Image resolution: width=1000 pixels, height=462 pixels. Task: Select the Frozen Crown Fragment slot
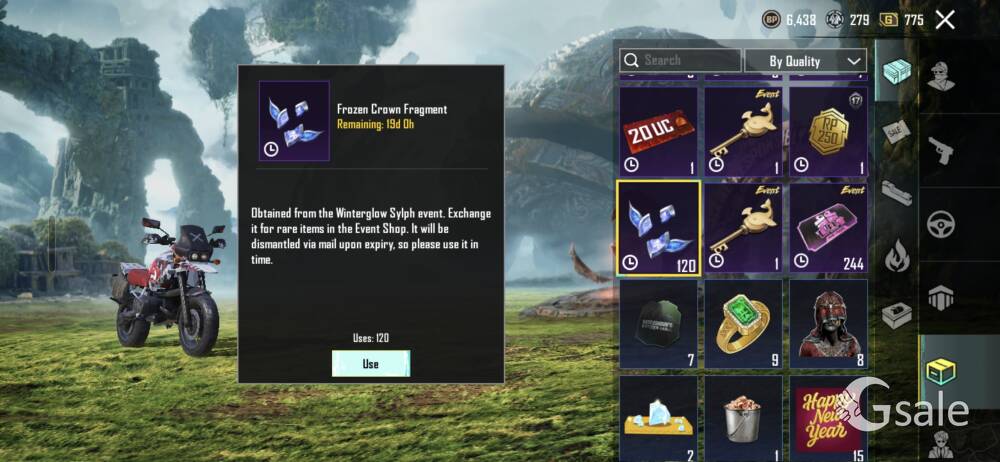pos(659,227)
